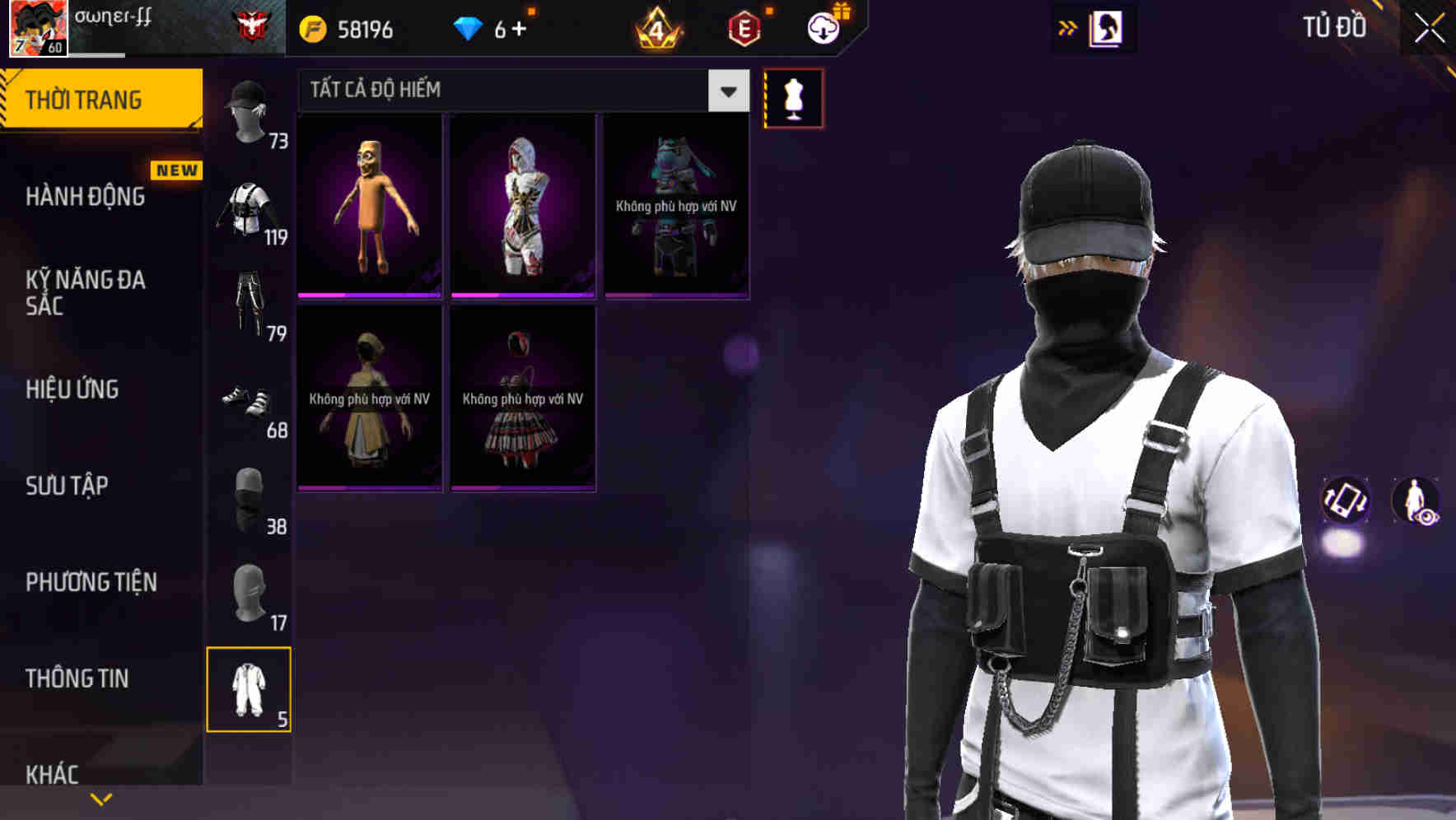Toggle the mask category showing 38 items

tap(250, 498)
